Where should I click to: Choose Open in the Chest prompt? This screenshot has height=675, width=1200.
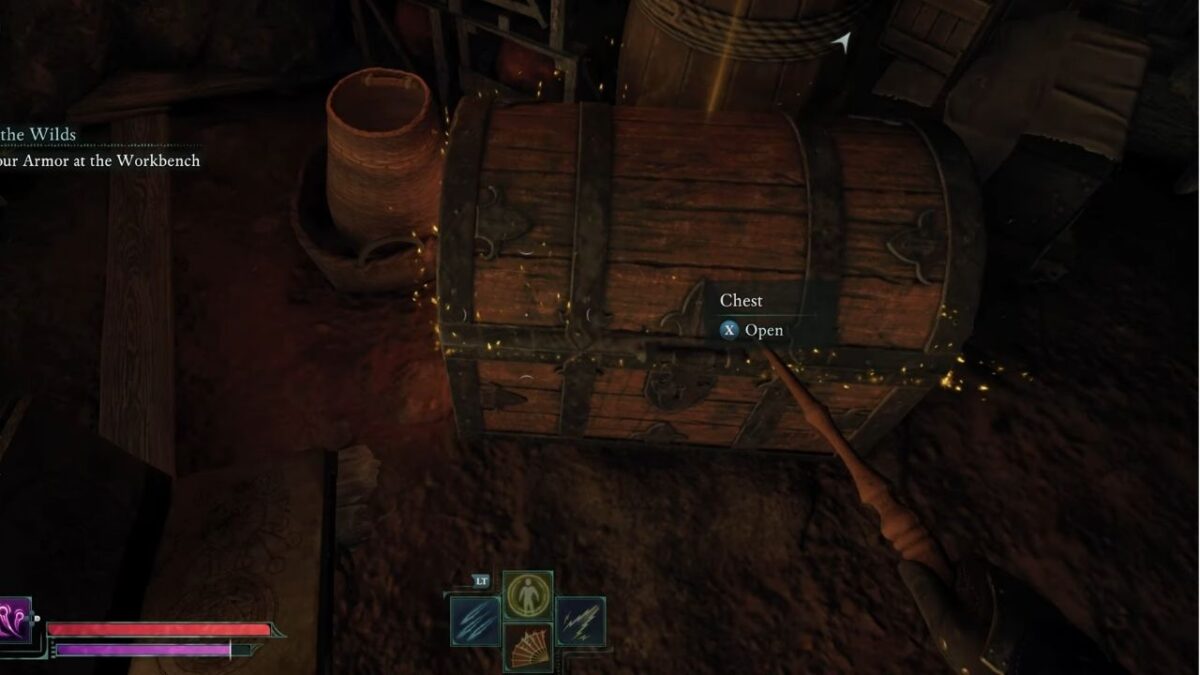[x=763, y=331]
